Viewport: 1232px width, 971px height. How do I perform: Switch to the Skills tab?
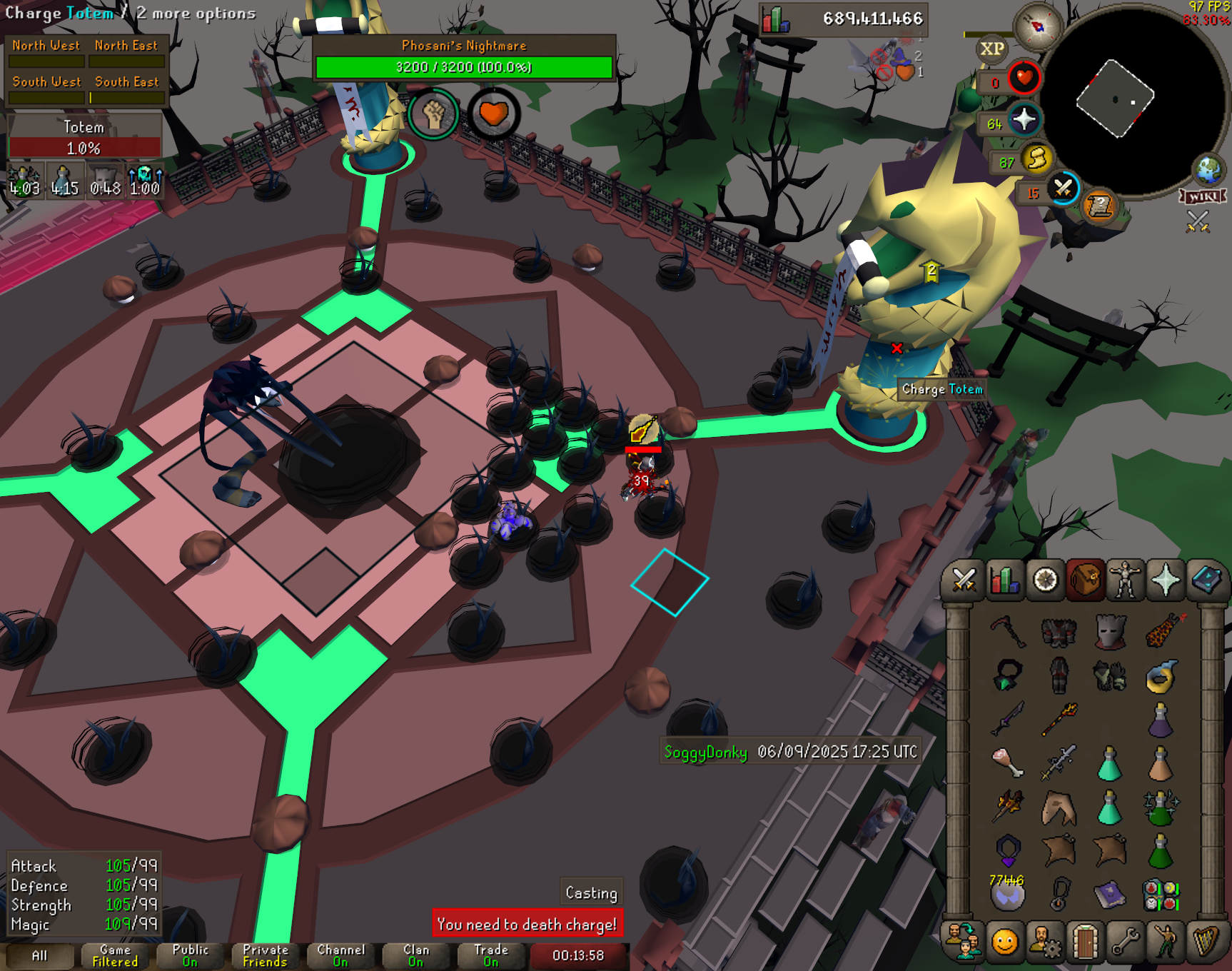coord(1004,580)
